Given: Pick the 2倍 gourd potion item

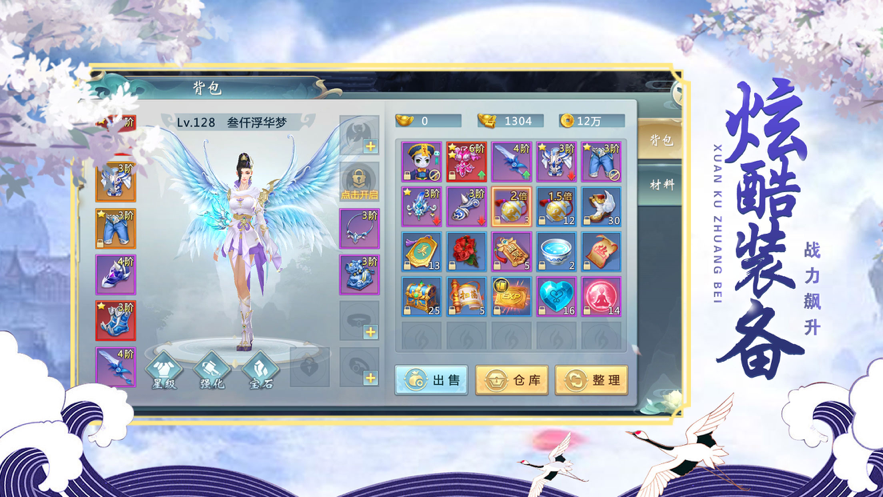Looking at the screenshot, I should [511, 207].
